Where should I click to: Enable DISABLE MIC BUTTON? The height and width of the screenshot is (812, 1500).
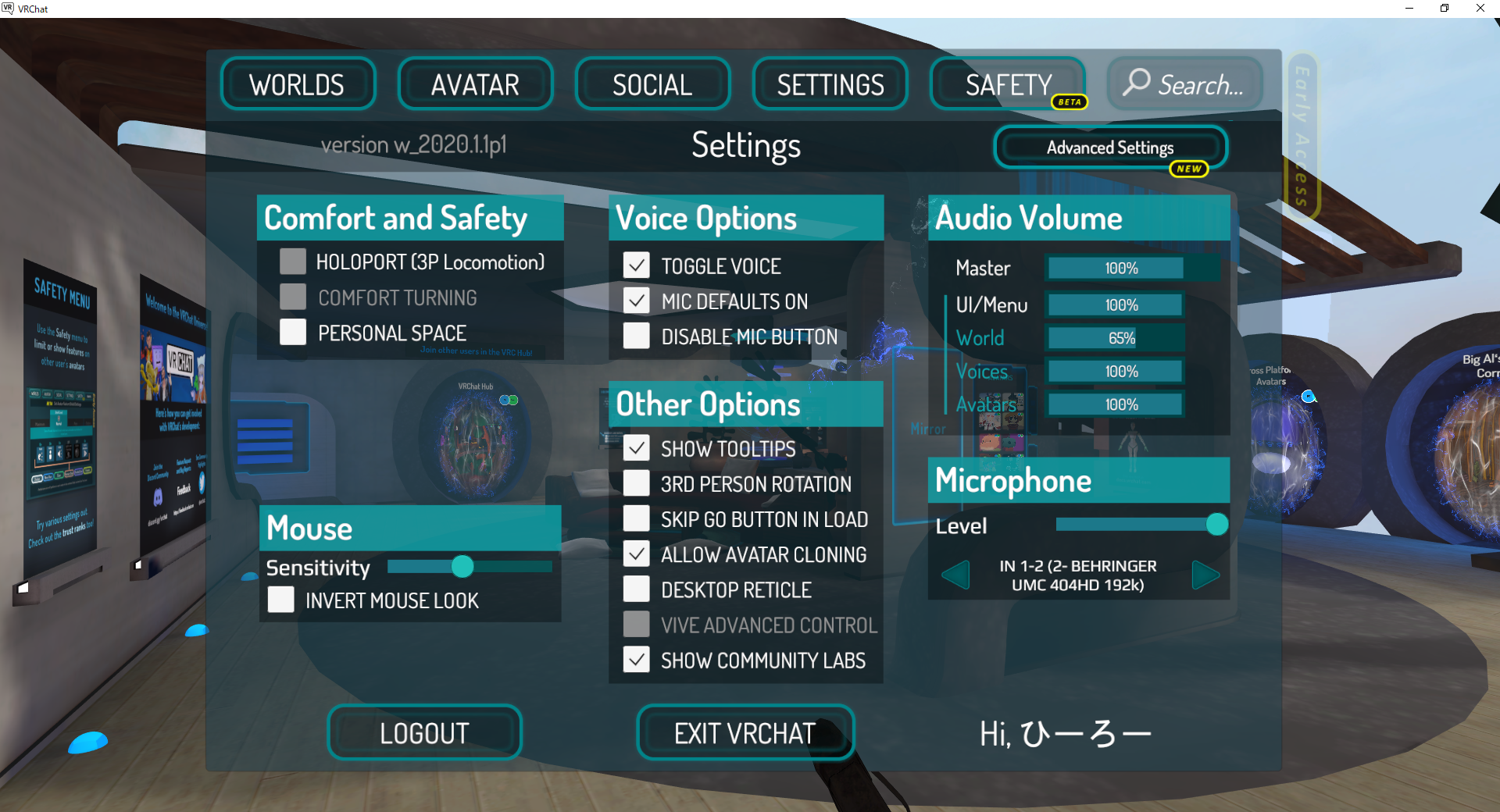coord(636,336)
